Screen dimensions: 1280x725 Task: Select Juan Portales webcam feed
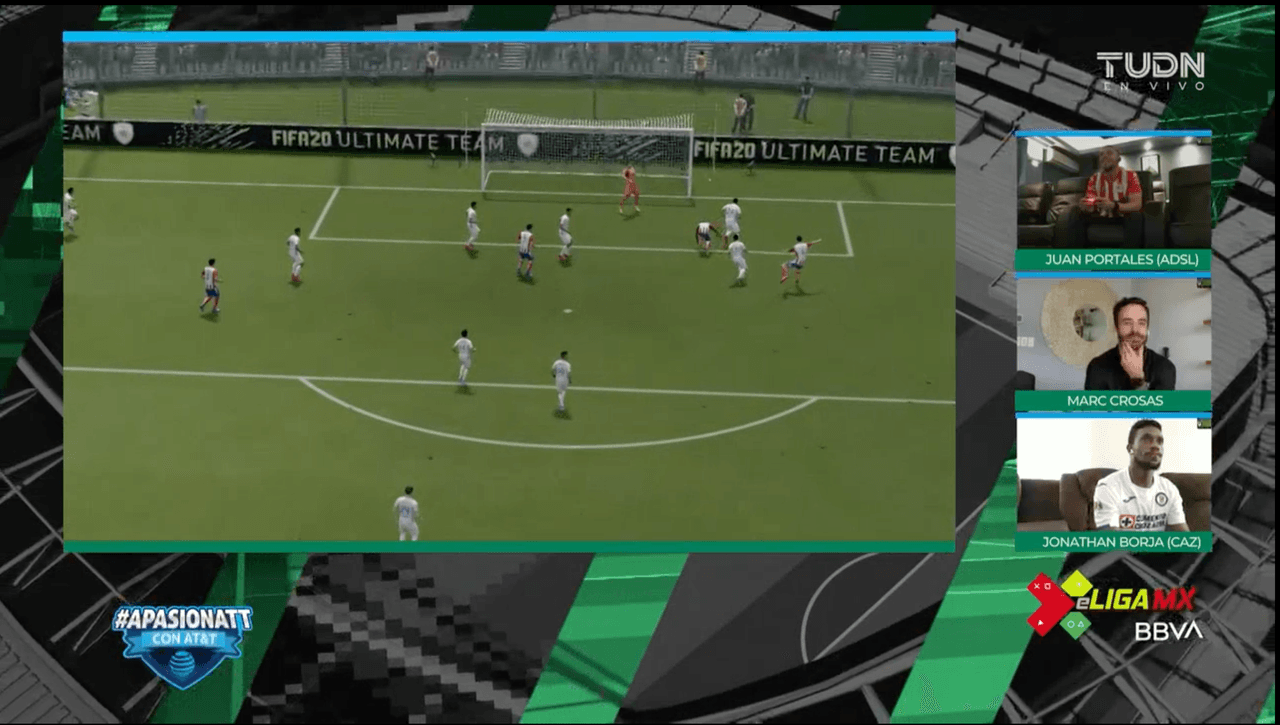pyautogui.click(x=1113, y=191)
